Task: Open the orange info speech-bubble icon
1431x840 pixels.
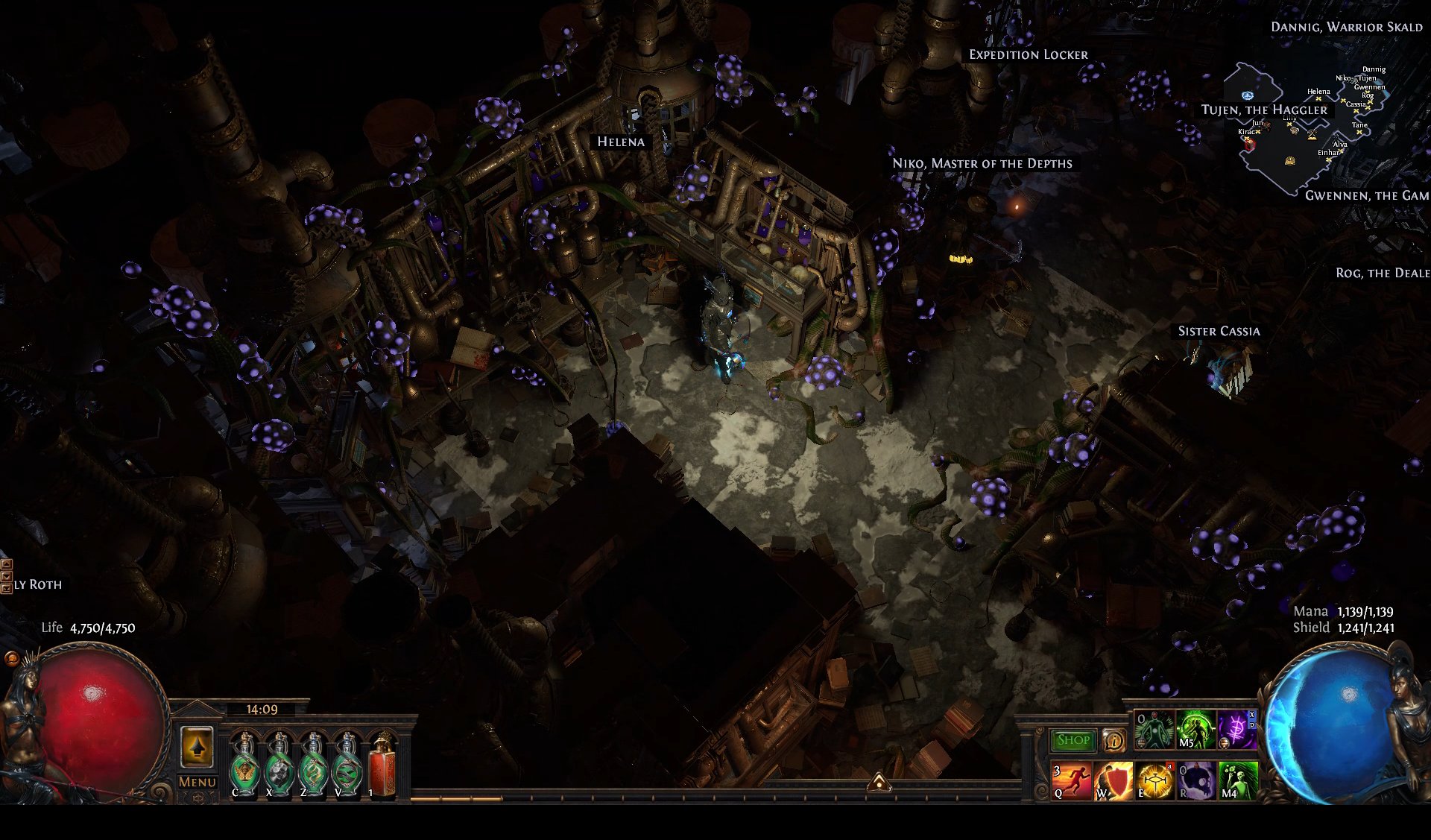Action: click(x=1113, y=740)
